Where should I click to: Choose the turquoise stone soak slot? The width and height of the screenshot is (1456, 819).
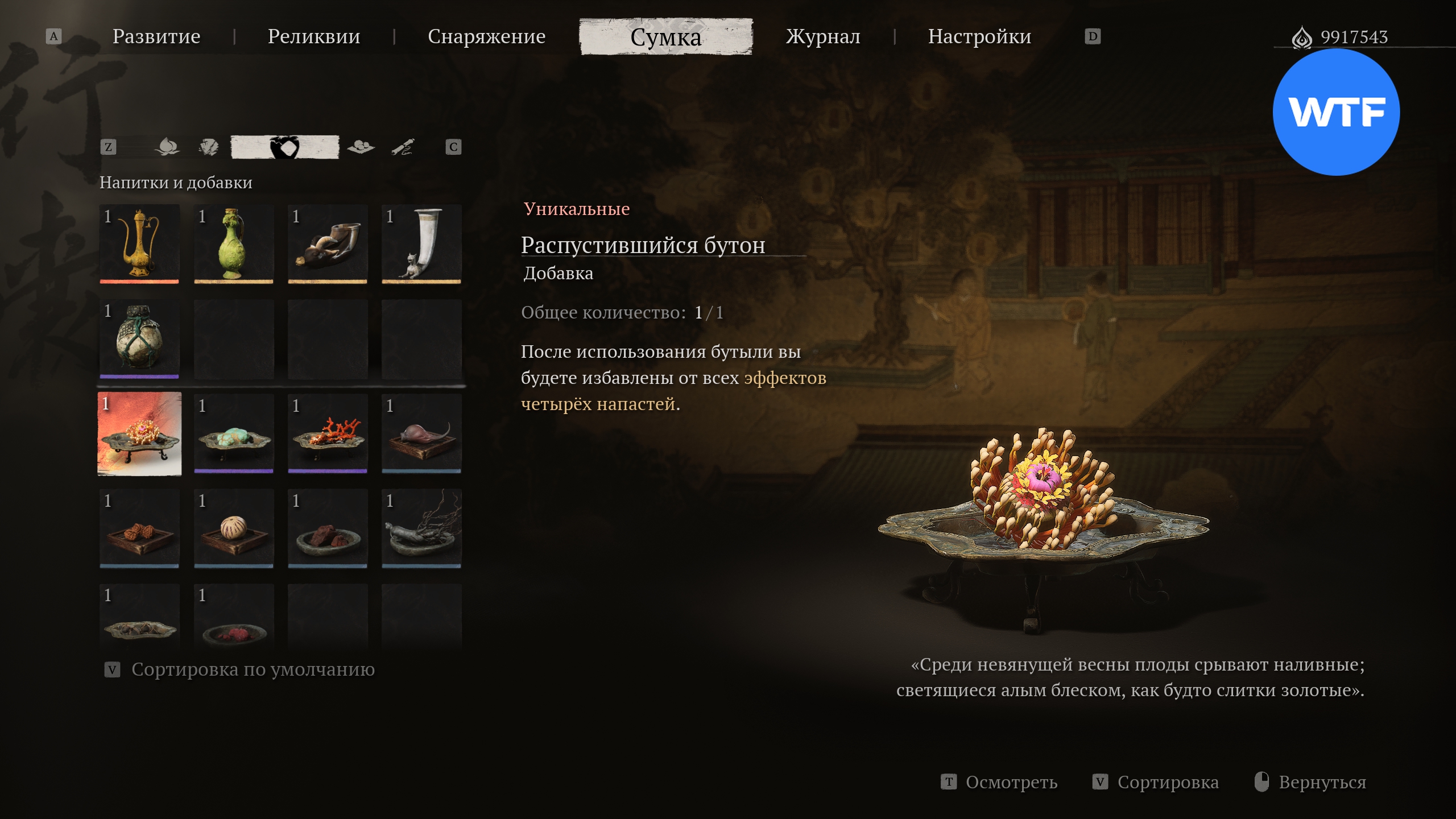click(233, 433)
